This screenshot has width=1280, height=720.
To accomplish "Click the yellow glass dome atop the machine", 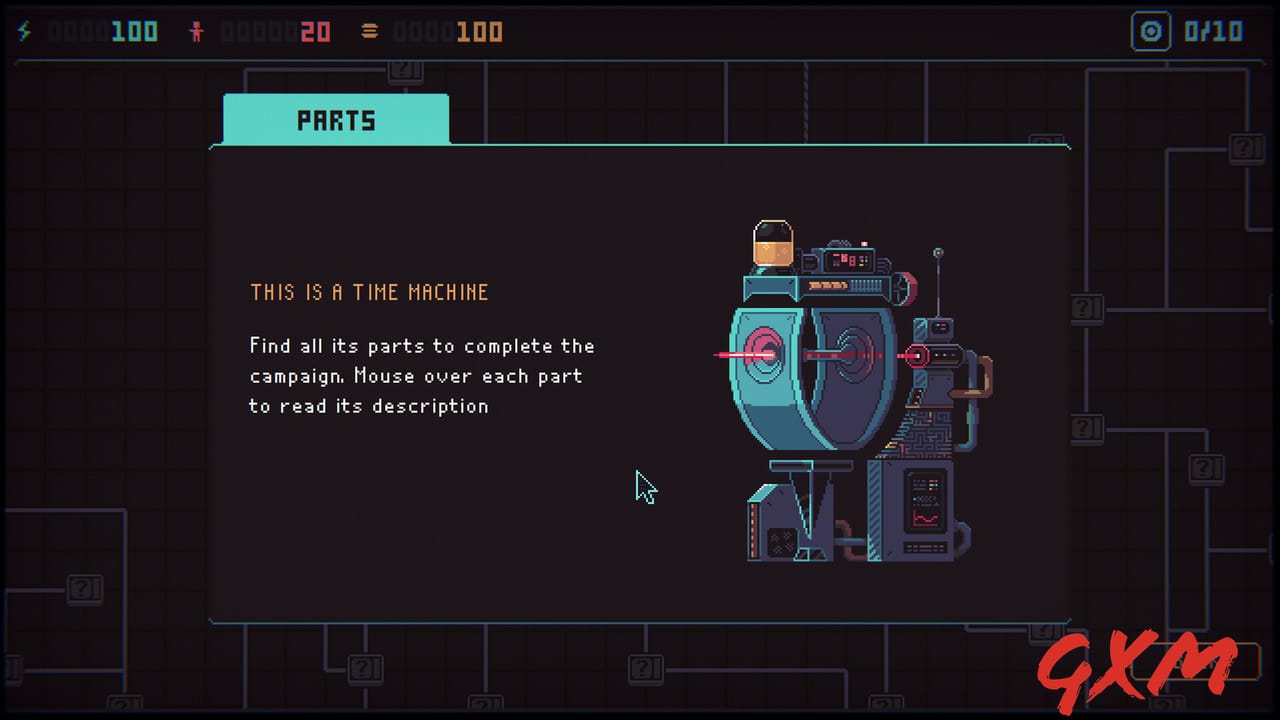I will point(772,243).
